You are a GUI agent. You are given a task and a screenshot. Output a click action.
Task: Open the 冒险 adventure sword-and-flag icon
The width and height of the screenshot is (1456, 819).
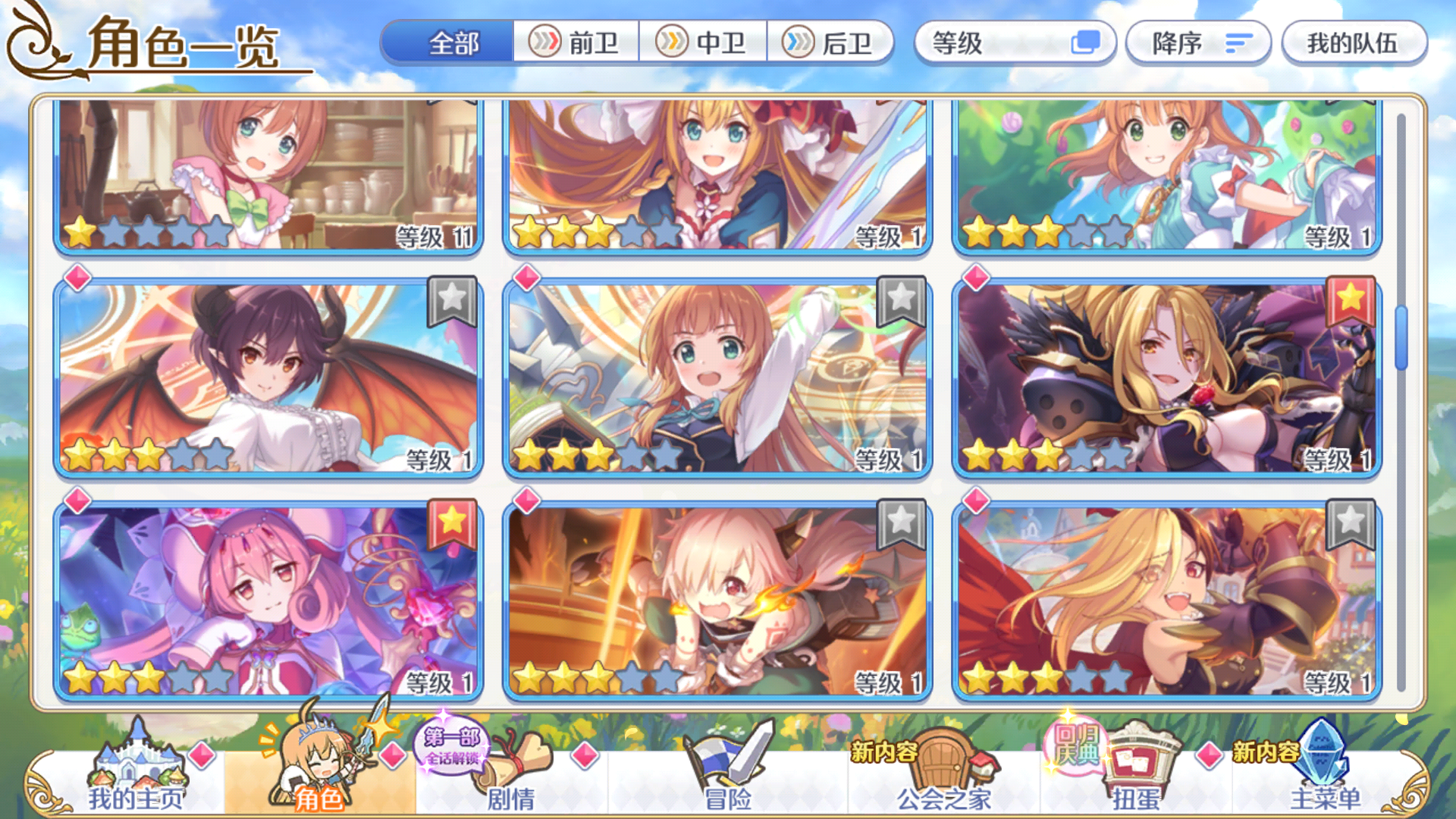(724, 758)
